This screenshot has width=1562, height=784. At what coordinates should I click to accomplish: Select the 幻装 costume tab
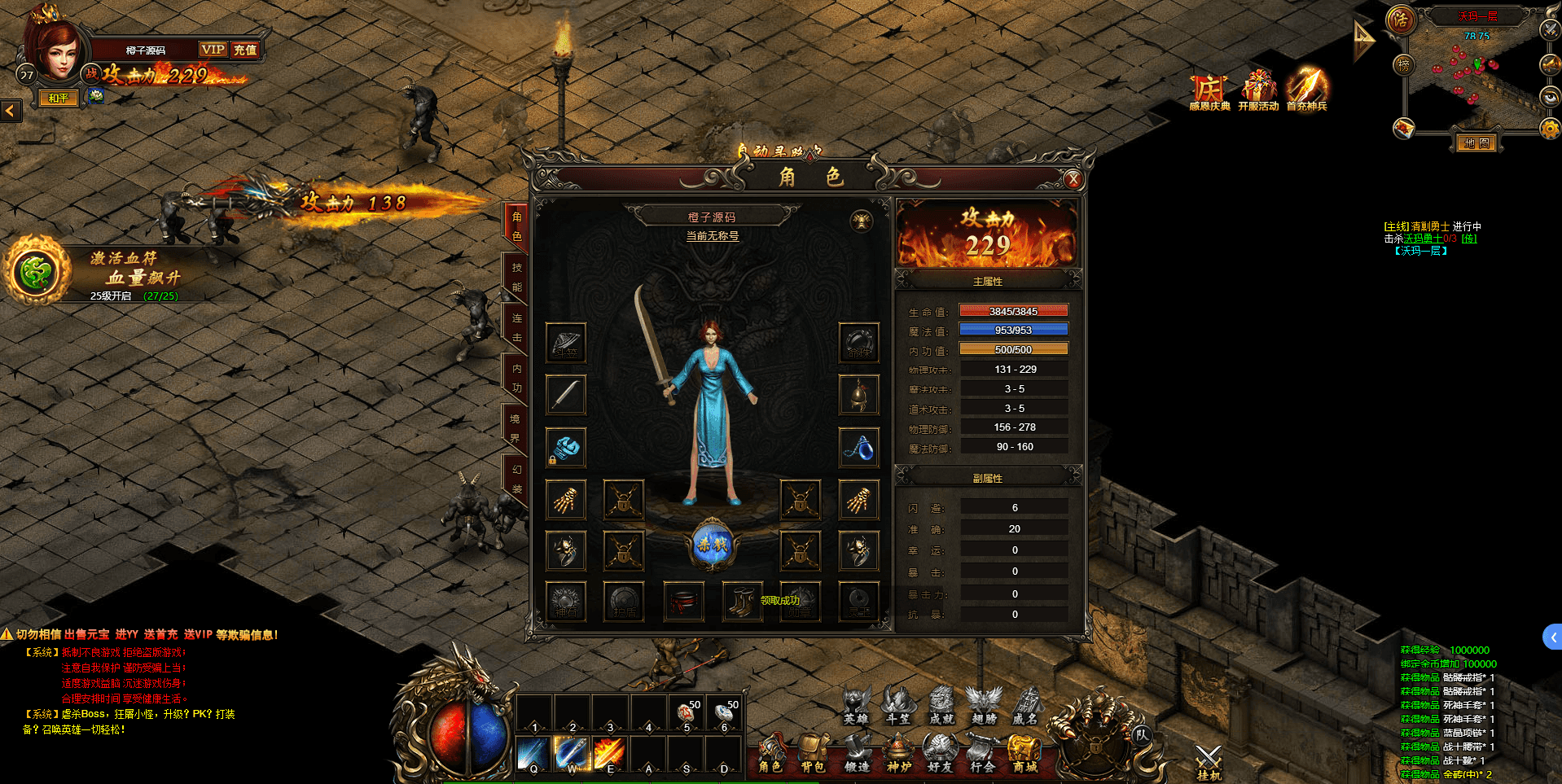pos(516,480)
